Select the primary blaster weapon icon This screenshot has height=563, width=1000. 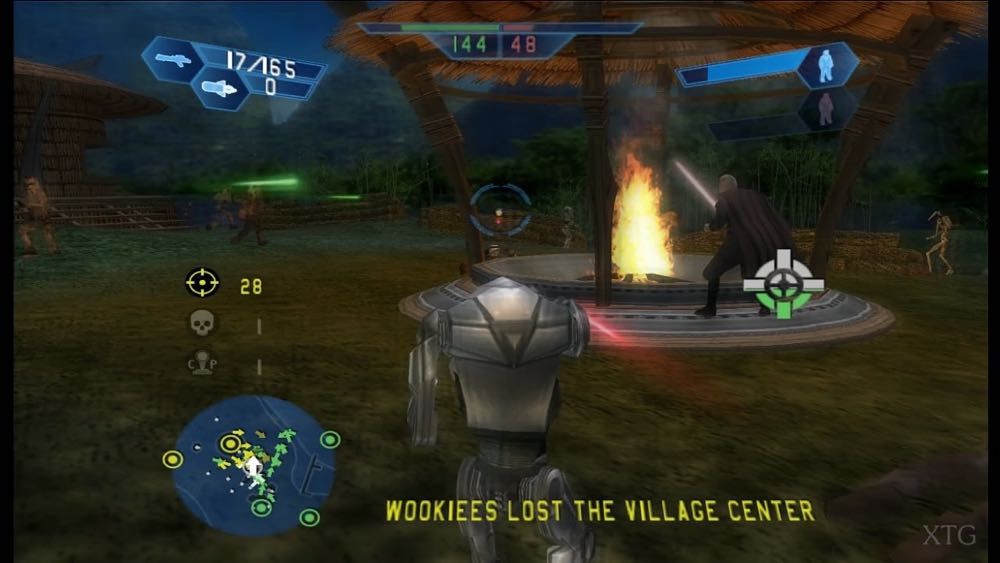coord(174,59)
